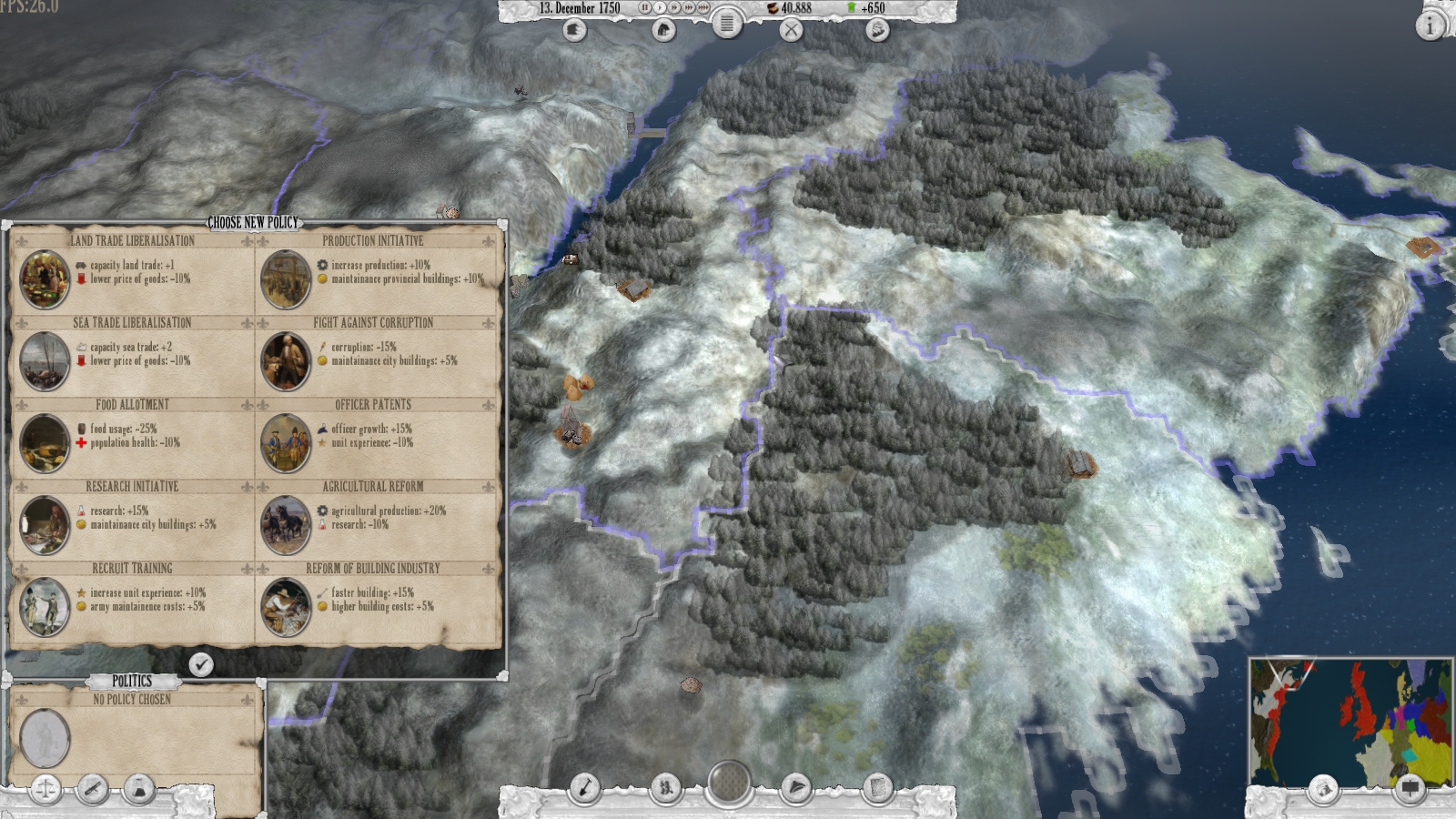This screenshot has width=1456, height=819.
Task: Open the objectives list icon below the date
Action: (726, 25)
